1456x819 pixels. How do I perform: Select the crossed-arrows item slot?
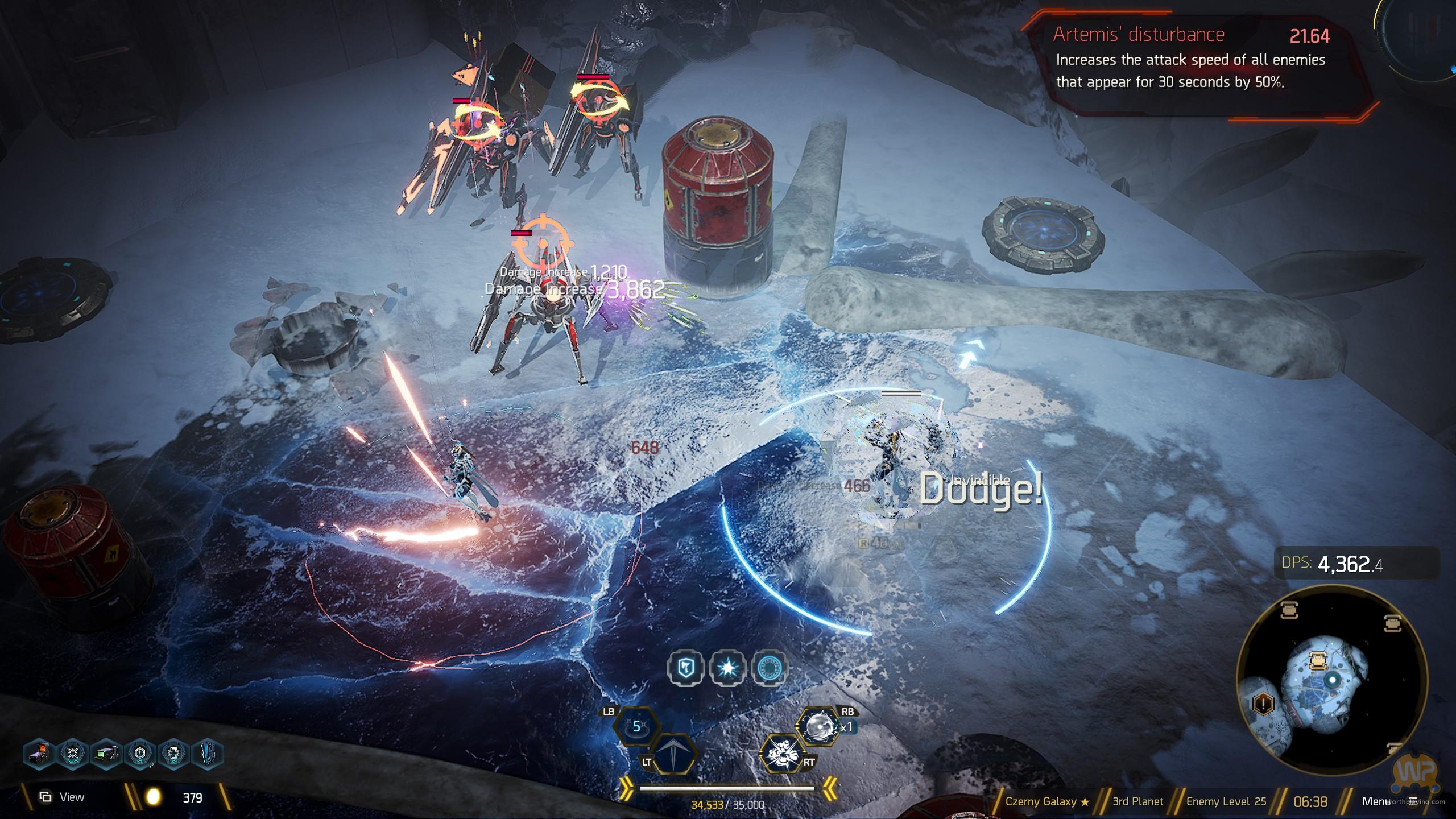pos(73,754)
